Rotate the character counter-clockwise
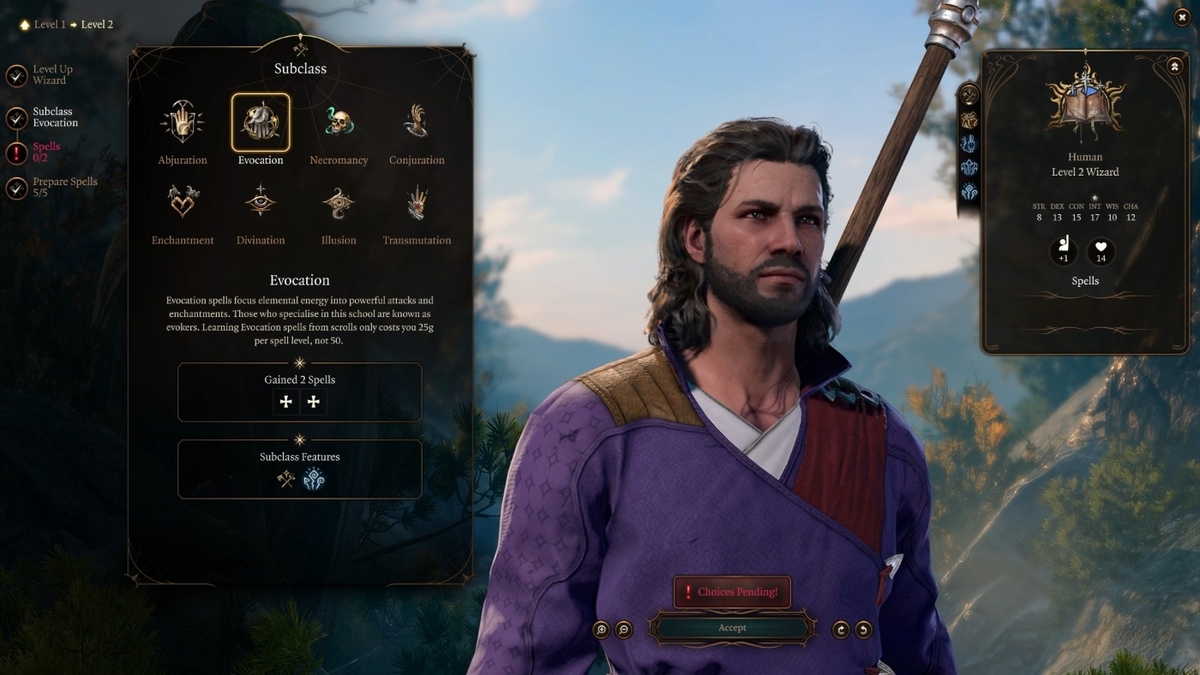 pyautogui.click(x=864, y=629)
